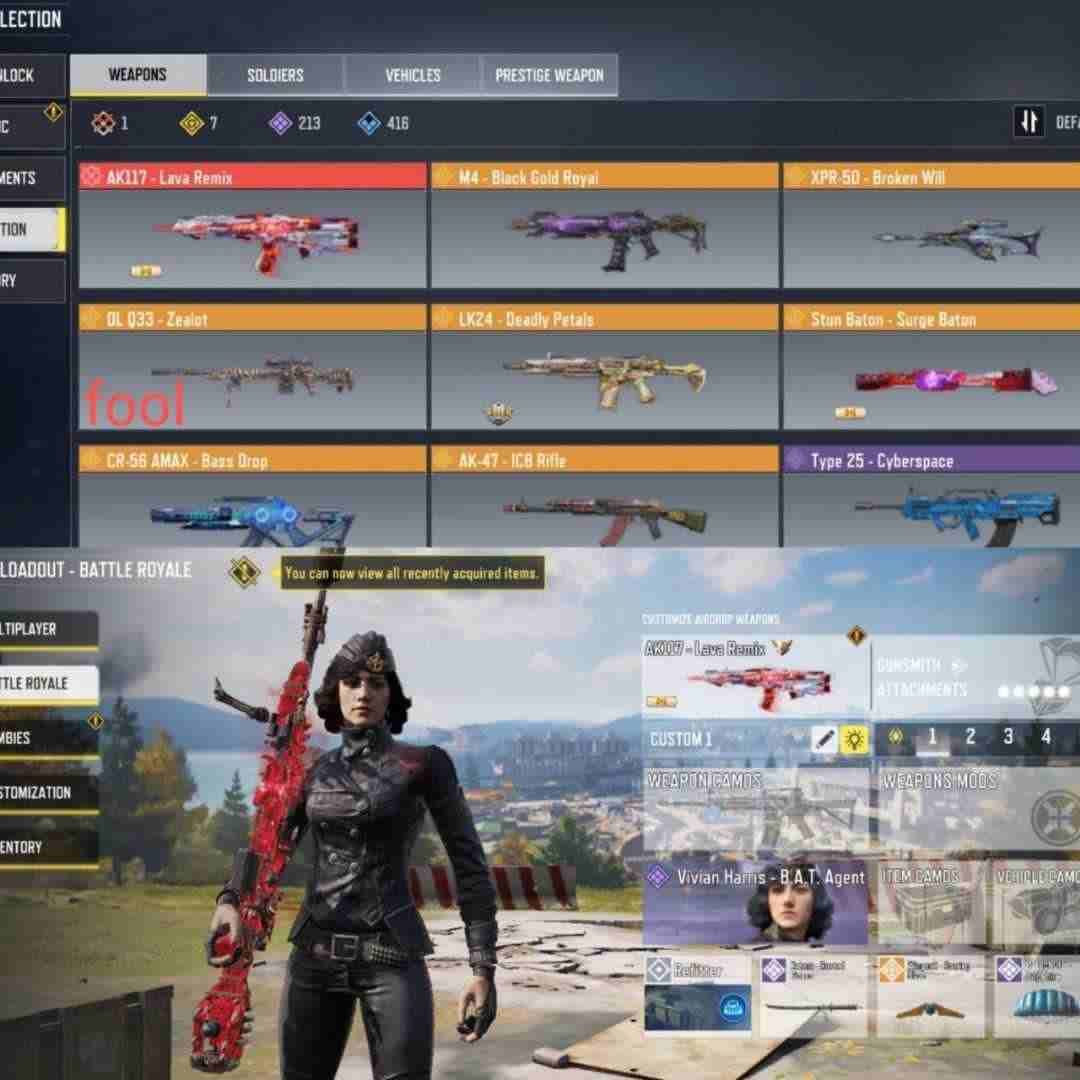Click the sort arrows button
Screen dimensions: 1080x1080
(1029, 122)
